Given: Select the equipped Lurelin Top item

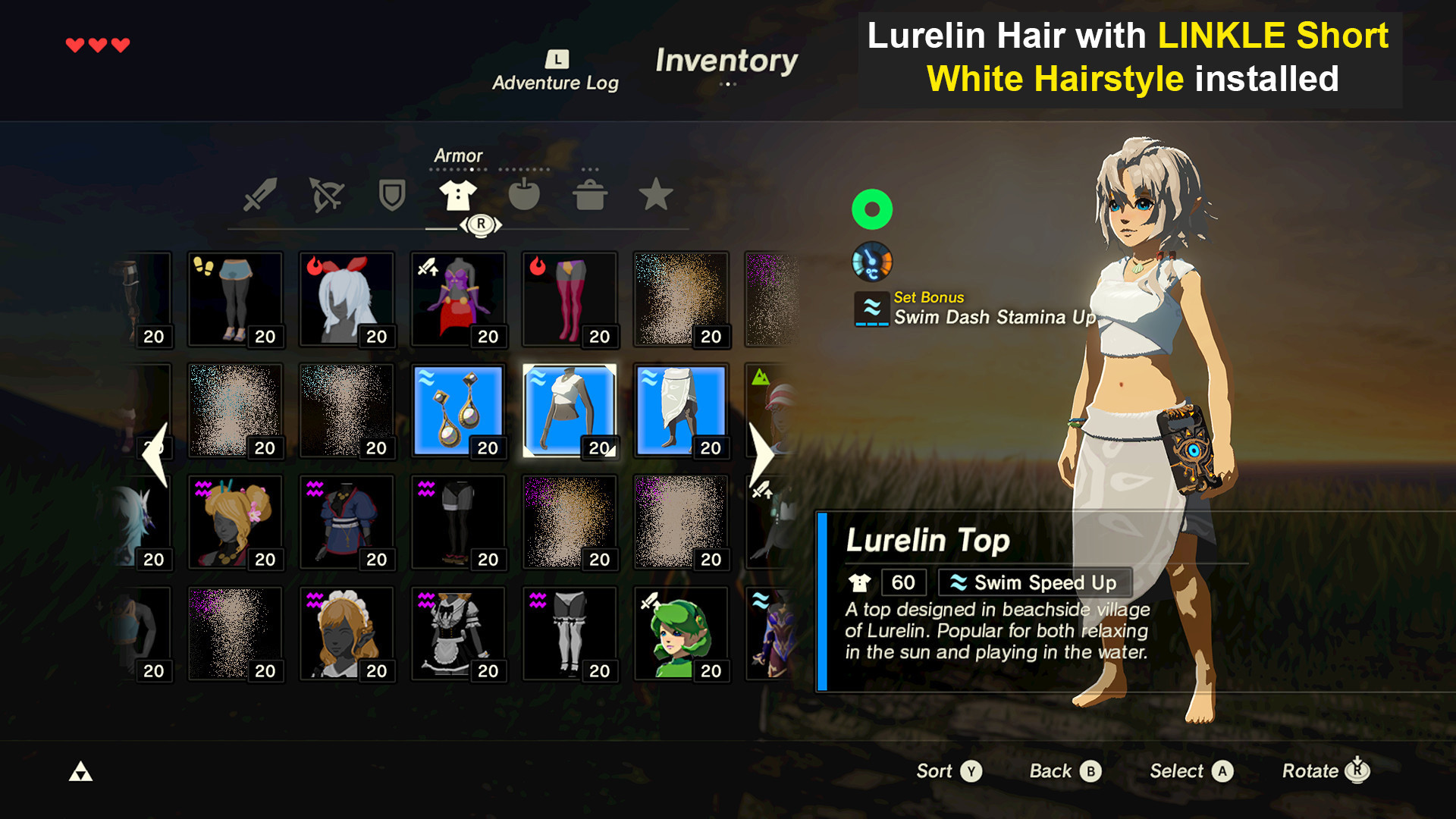Looking at the screenshot, I should [x=570, y=409].
